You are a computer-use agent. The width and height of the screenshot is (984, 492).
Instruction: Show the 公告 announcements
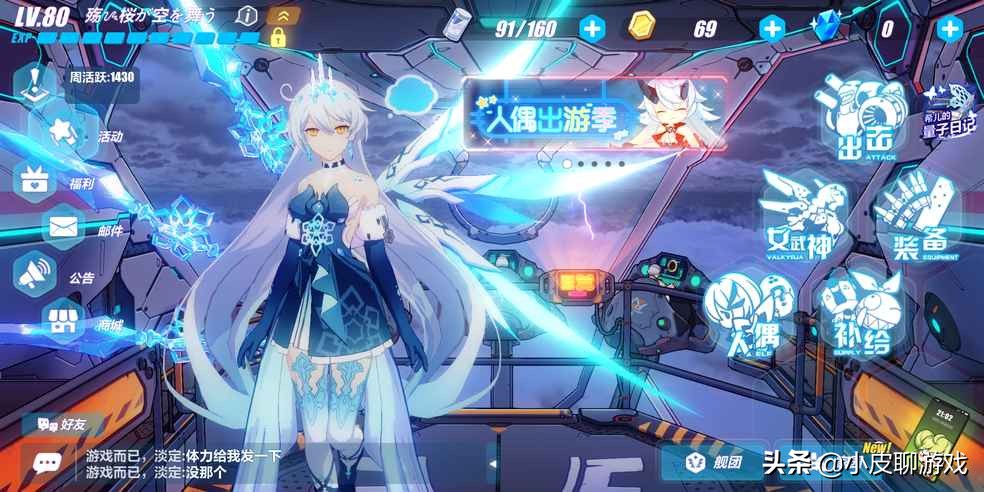click(x=38, y=275)
